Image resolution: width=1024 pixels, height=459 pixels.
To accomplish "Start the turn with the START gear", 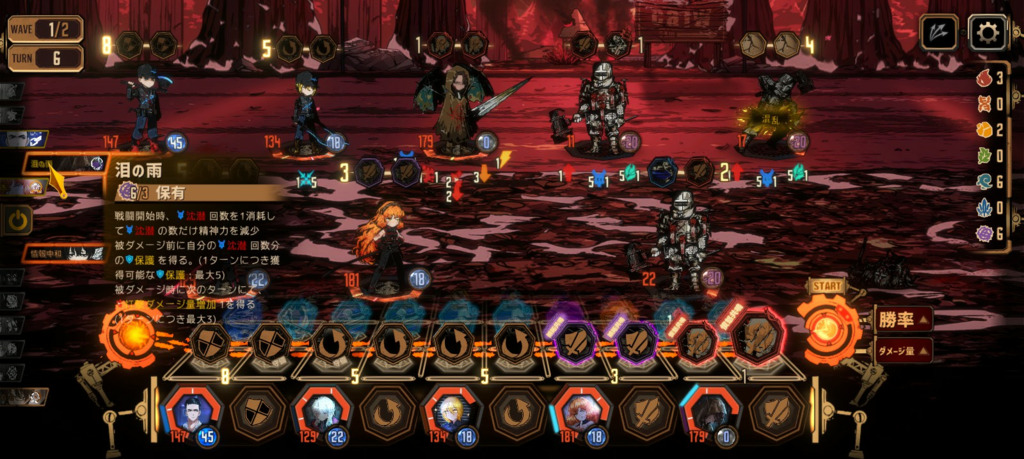I will pyautogui.click(x=827, y=326).
